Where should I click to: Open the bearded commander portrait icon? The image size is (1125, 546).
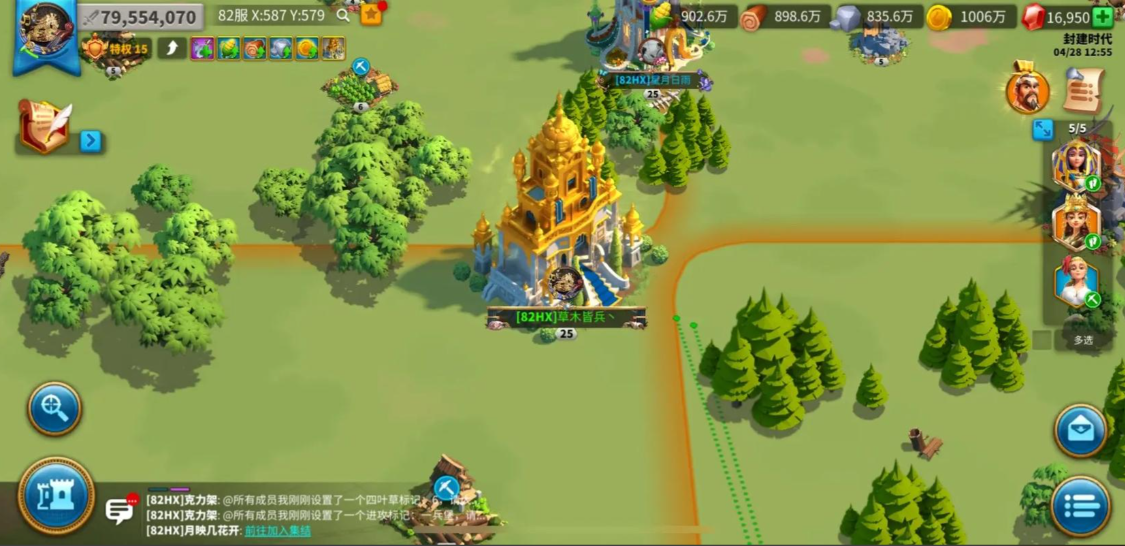[x=1027, y=91]
